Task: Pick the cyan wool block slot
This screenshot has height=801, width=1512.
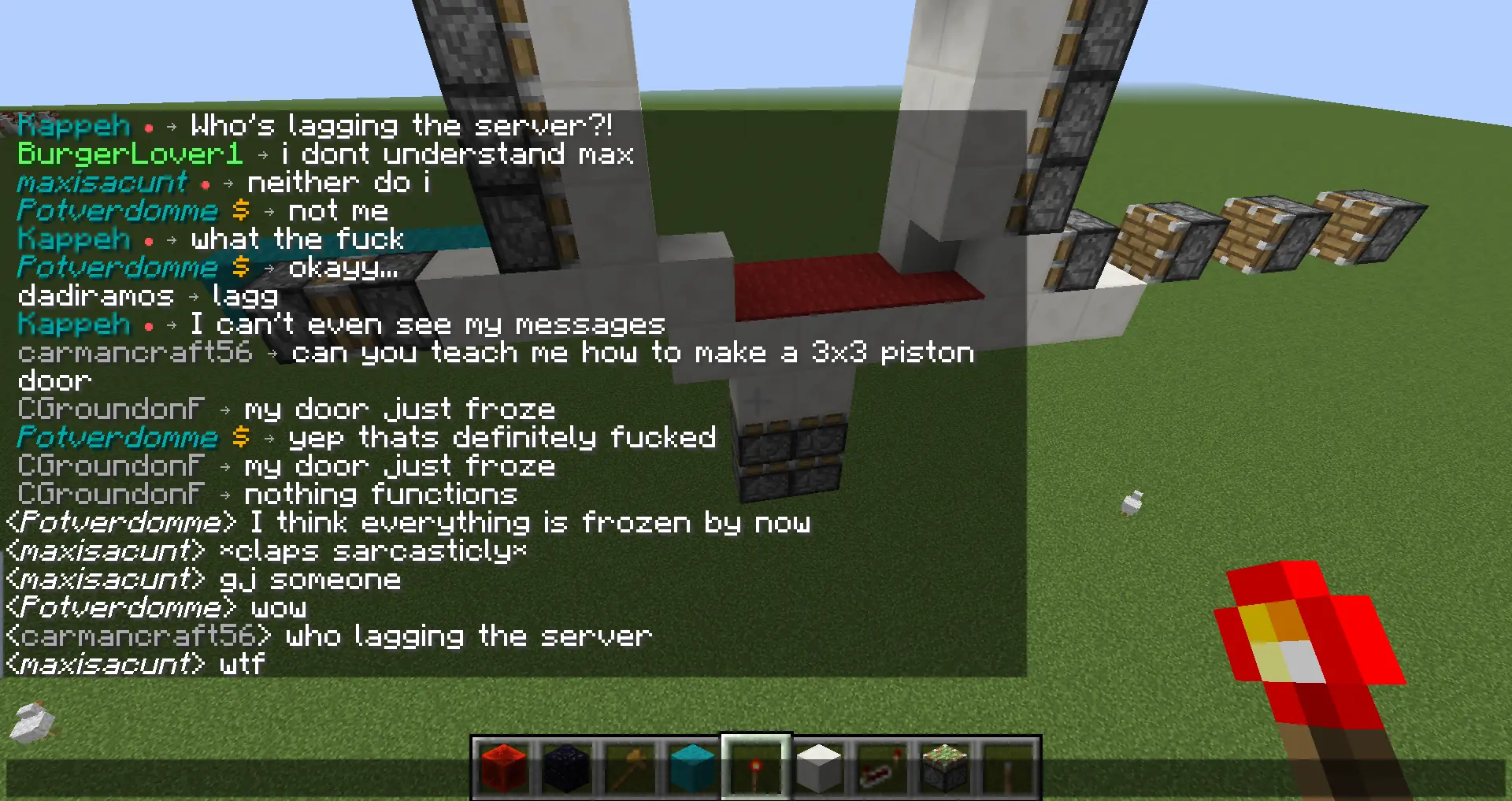Action: (693, 768)
